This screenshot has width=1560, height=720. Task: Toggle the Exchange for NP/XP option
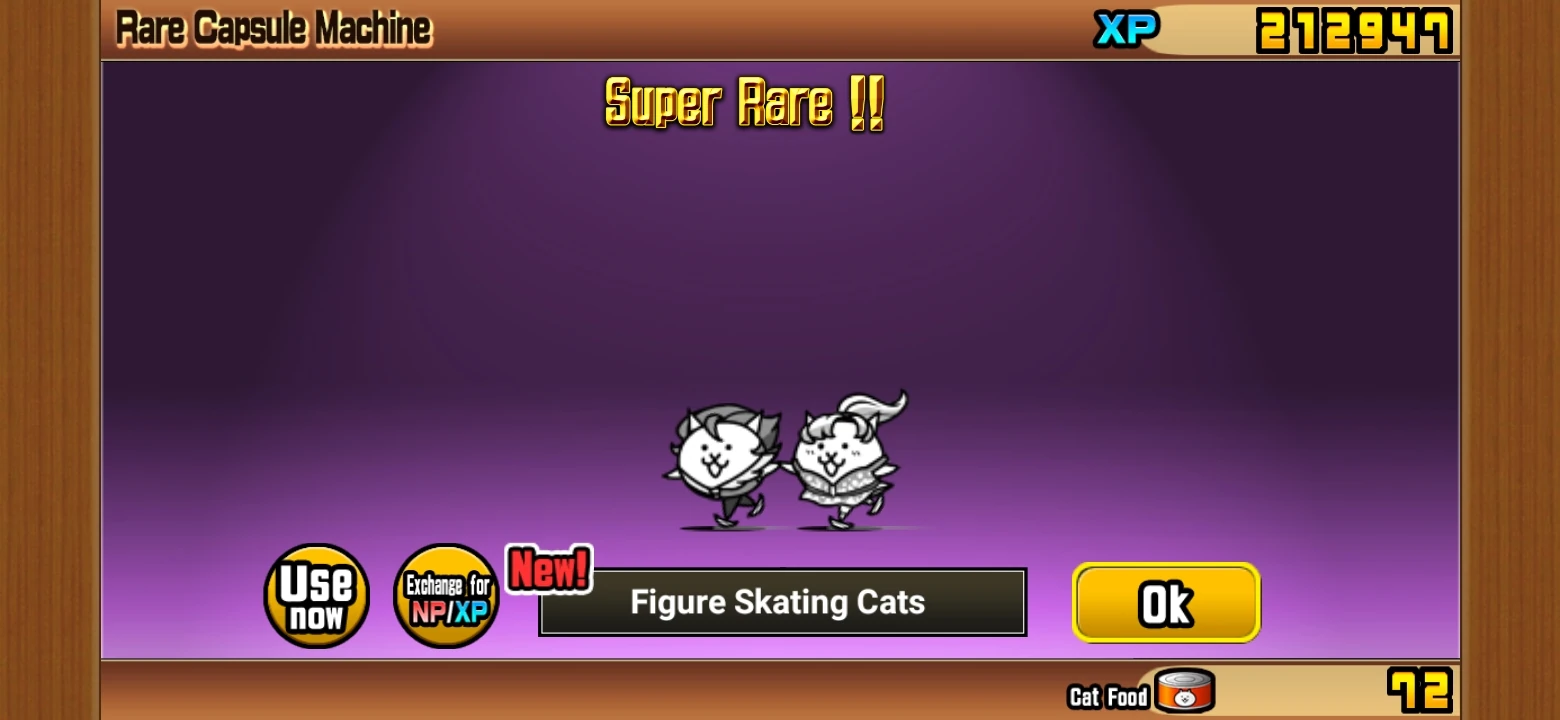[446, 595]
